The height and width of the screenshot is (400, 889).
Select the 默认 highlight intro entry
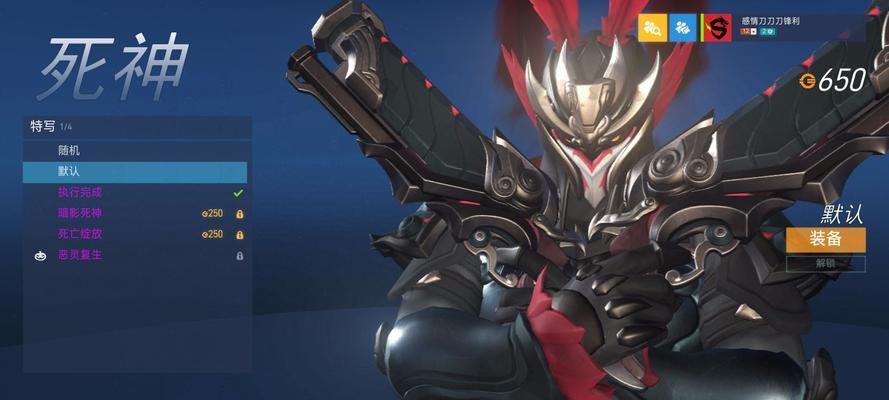point(137,171)
